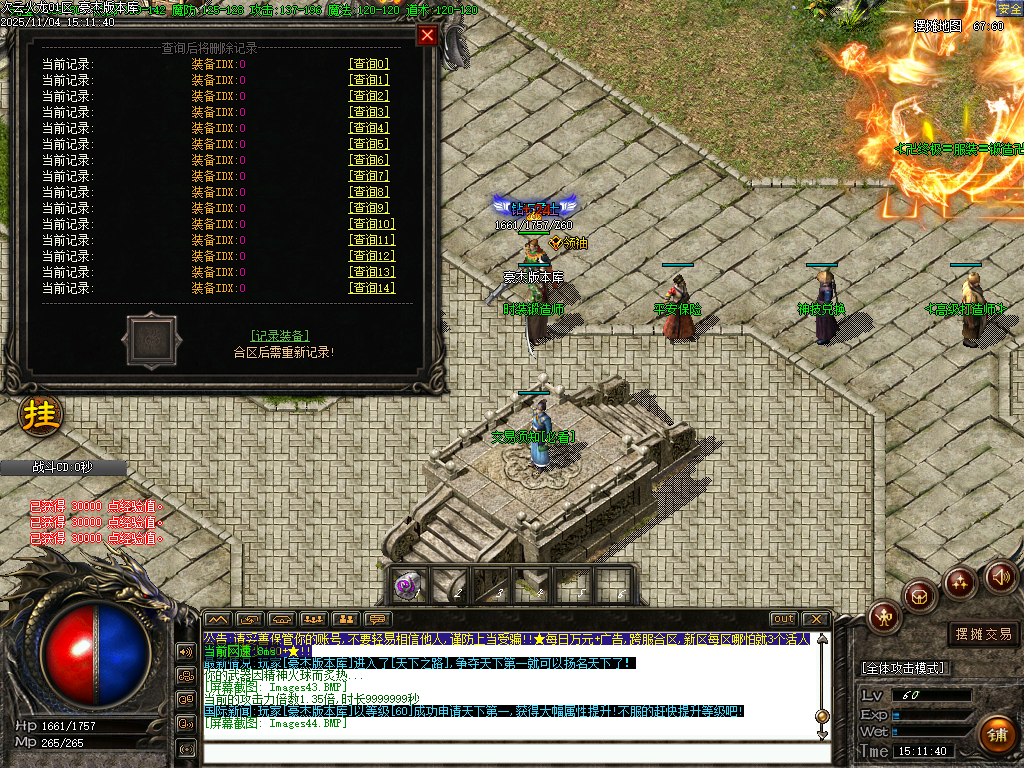Viewport: 1024px width, 768px height.
Task: Select the 查询9 query link
Action: click(368, 208)
